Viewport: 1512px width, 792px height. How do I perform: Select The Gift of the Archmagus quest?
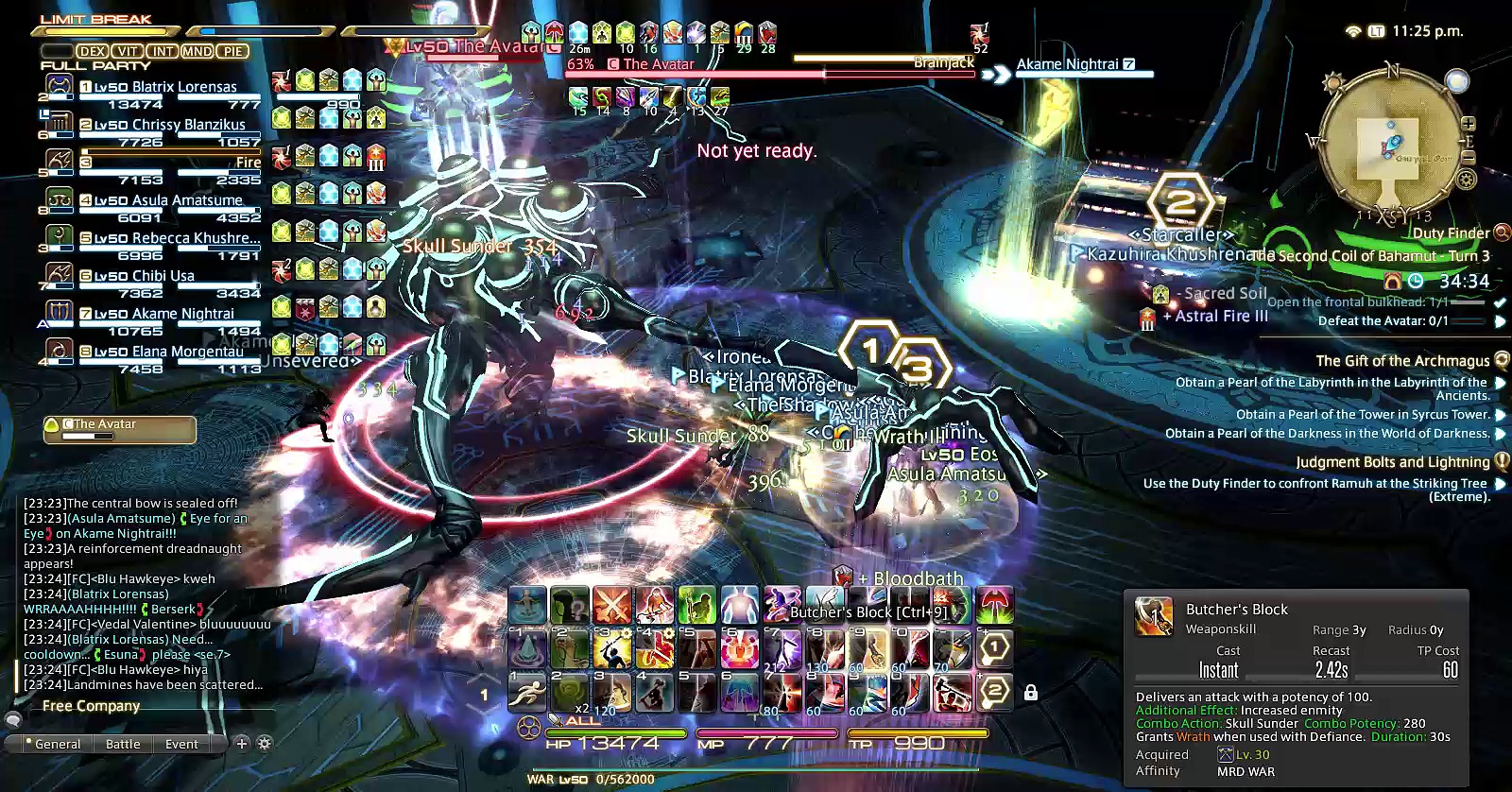(1402, 361)
